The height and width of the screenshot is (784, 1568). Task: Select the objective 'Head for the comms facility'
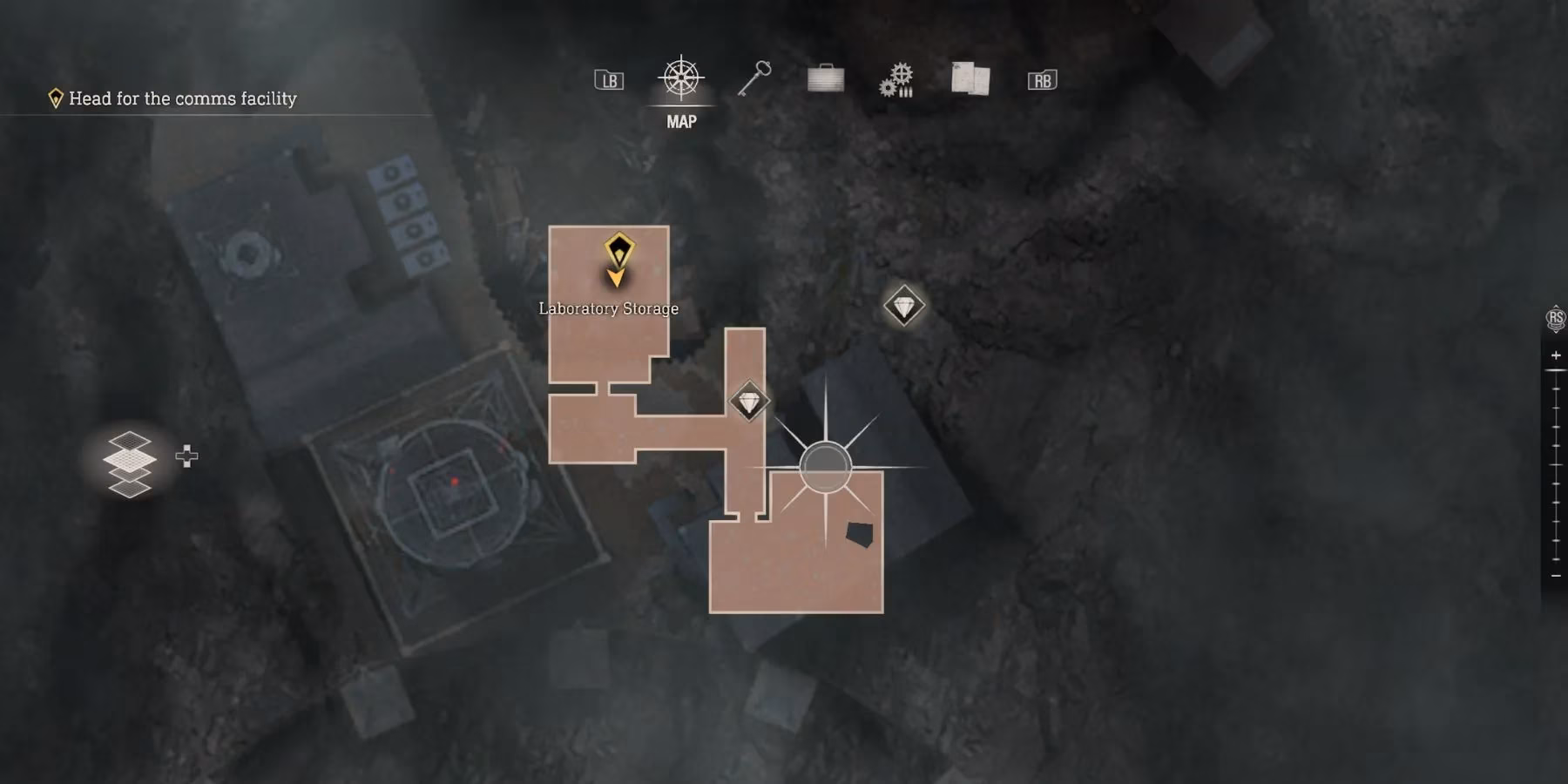tap(183, 98)
